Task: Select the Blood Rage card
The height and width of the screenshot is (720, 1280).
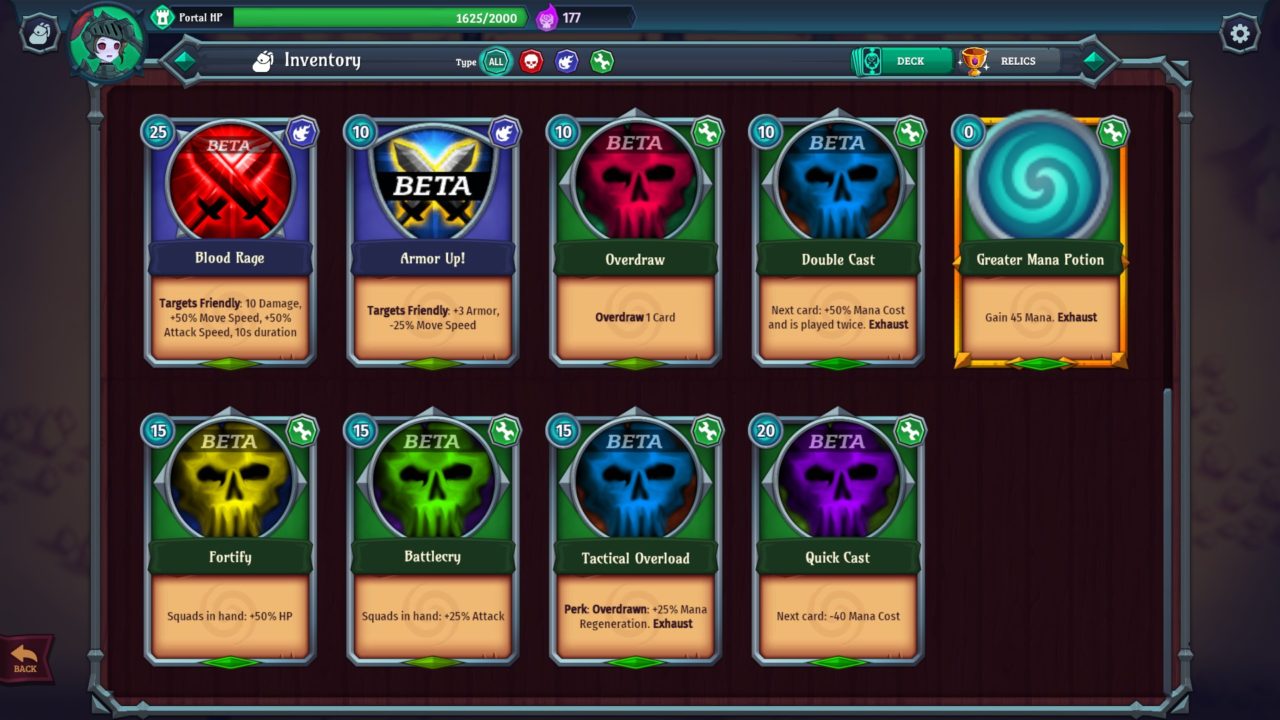Action: 230,242
